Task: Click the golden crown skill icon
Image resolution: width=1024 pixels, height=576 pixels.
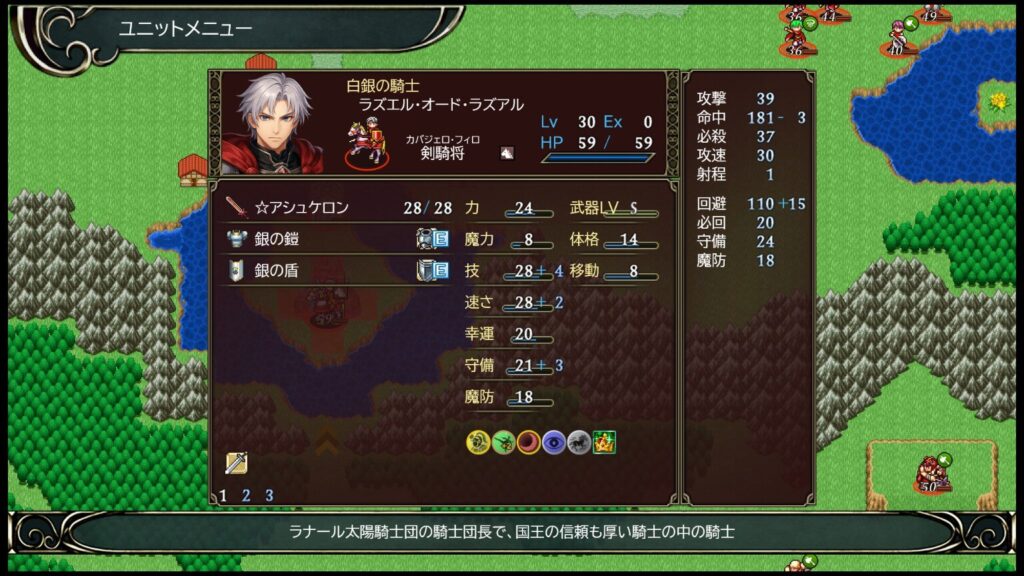Action: point(603,442)
